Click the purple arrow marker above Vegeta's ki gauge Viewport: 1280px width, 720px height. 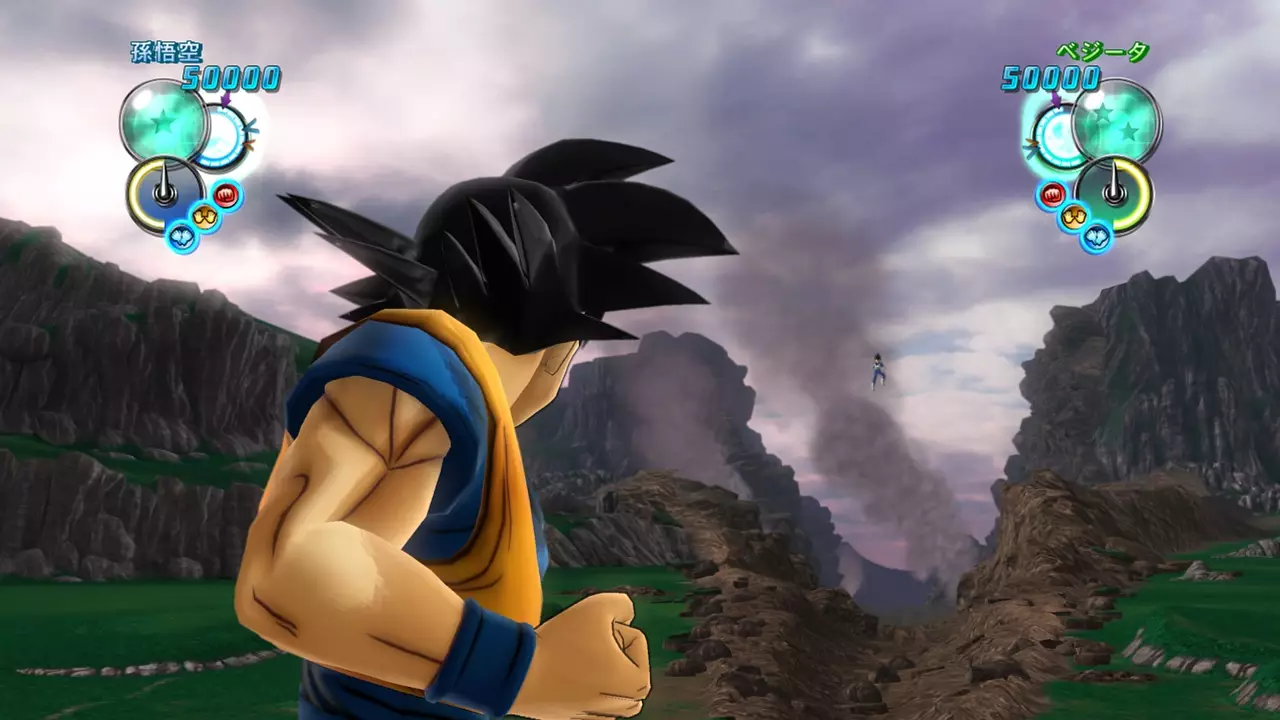[x=1055, y=99]
